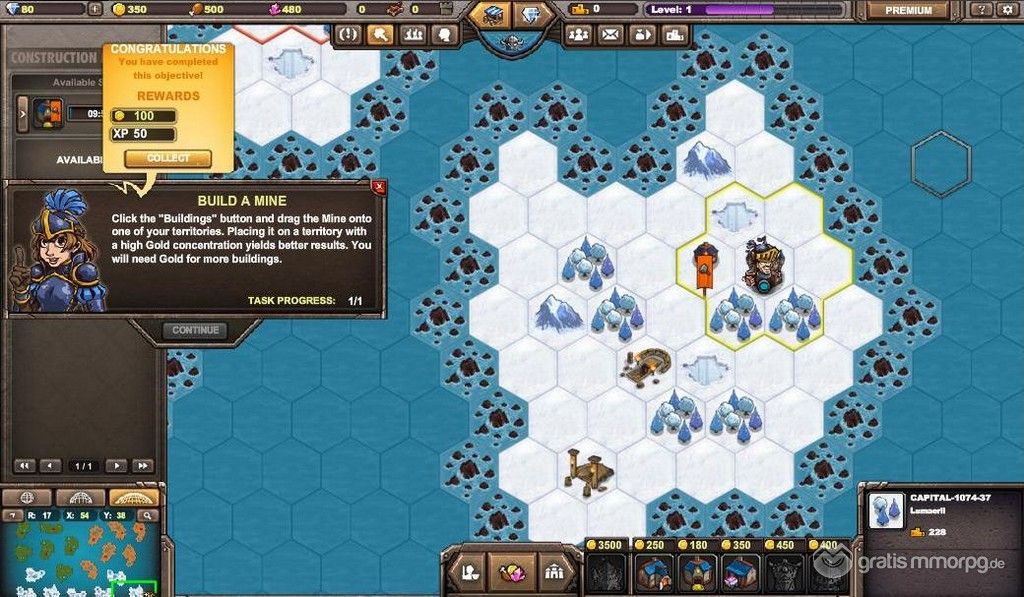Open the quests exclamation mark icon
Viewport: 1024px width, 597px height.
pyautogui.click(x=349, y=34)
